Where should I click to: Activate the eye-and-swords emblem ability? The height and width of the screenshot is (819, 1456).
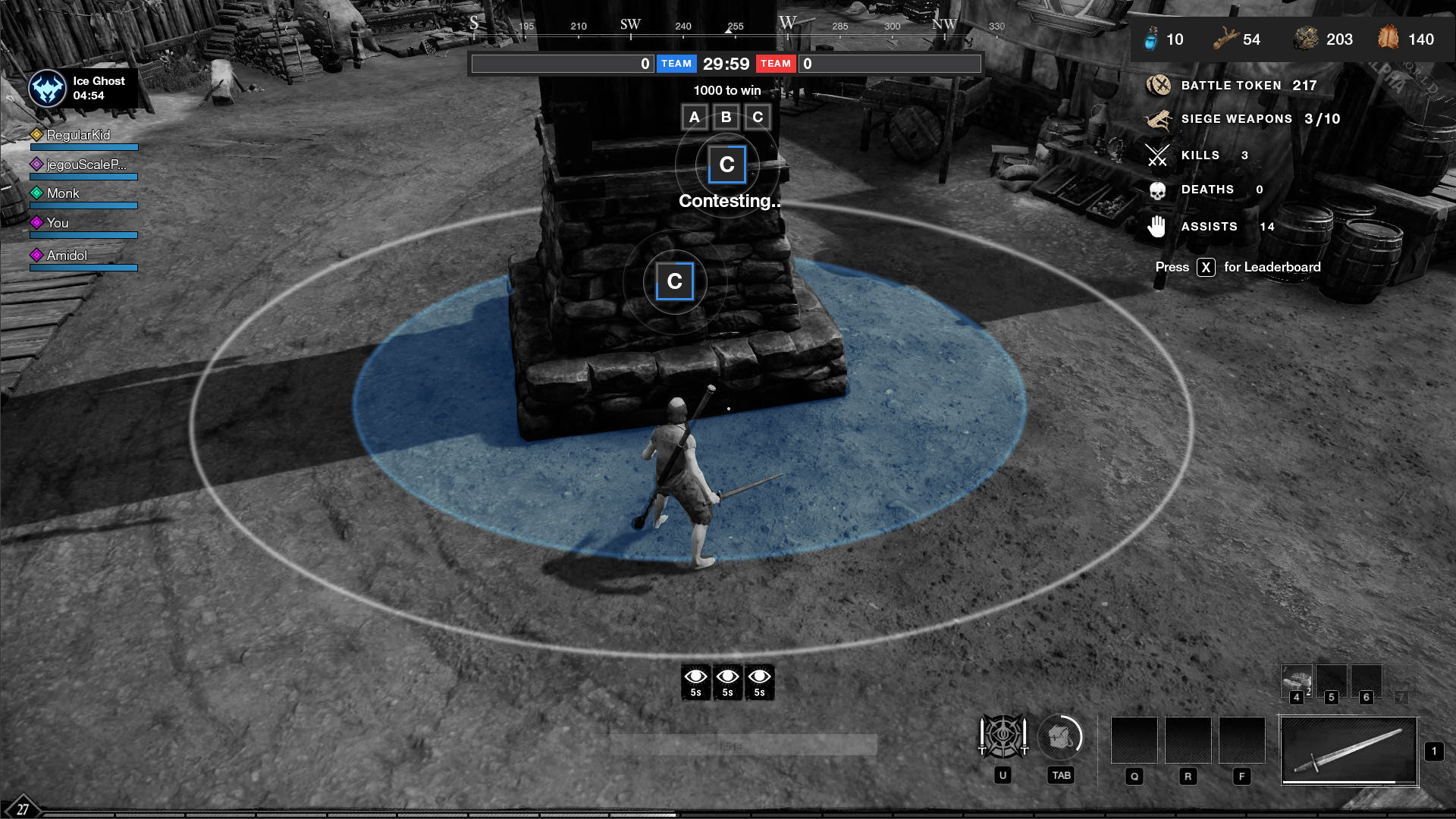(1003, 736)
